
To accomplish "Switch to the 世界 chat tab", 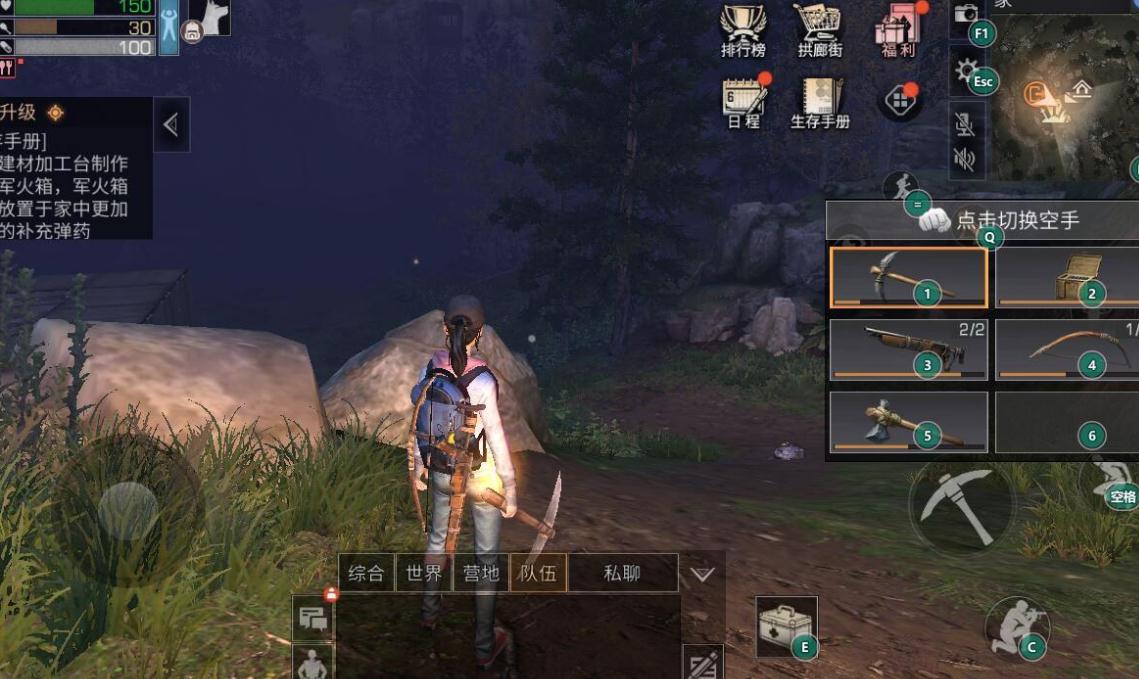I will [424, 574].
